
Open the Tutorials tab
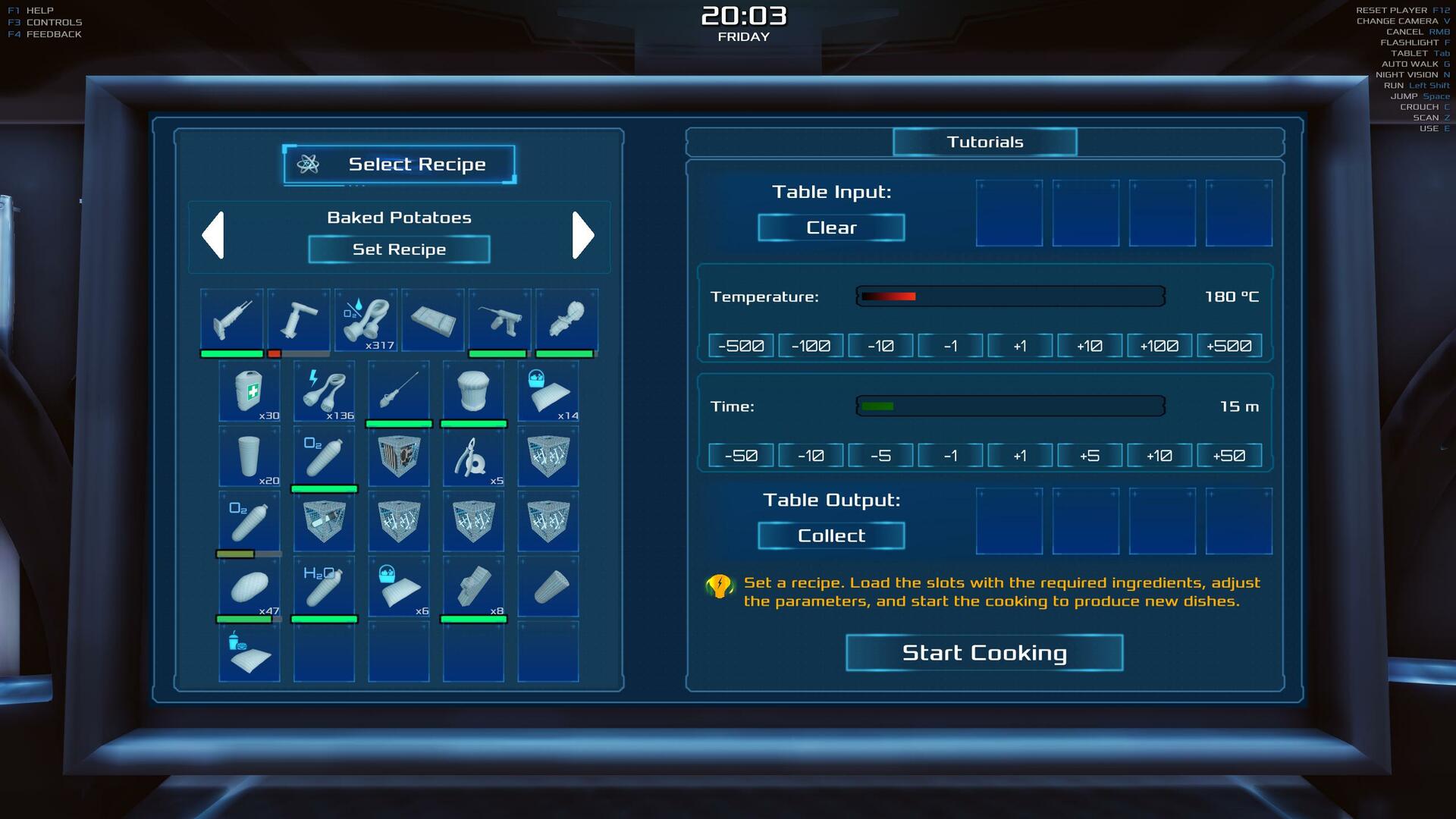(x=984, y=142)
